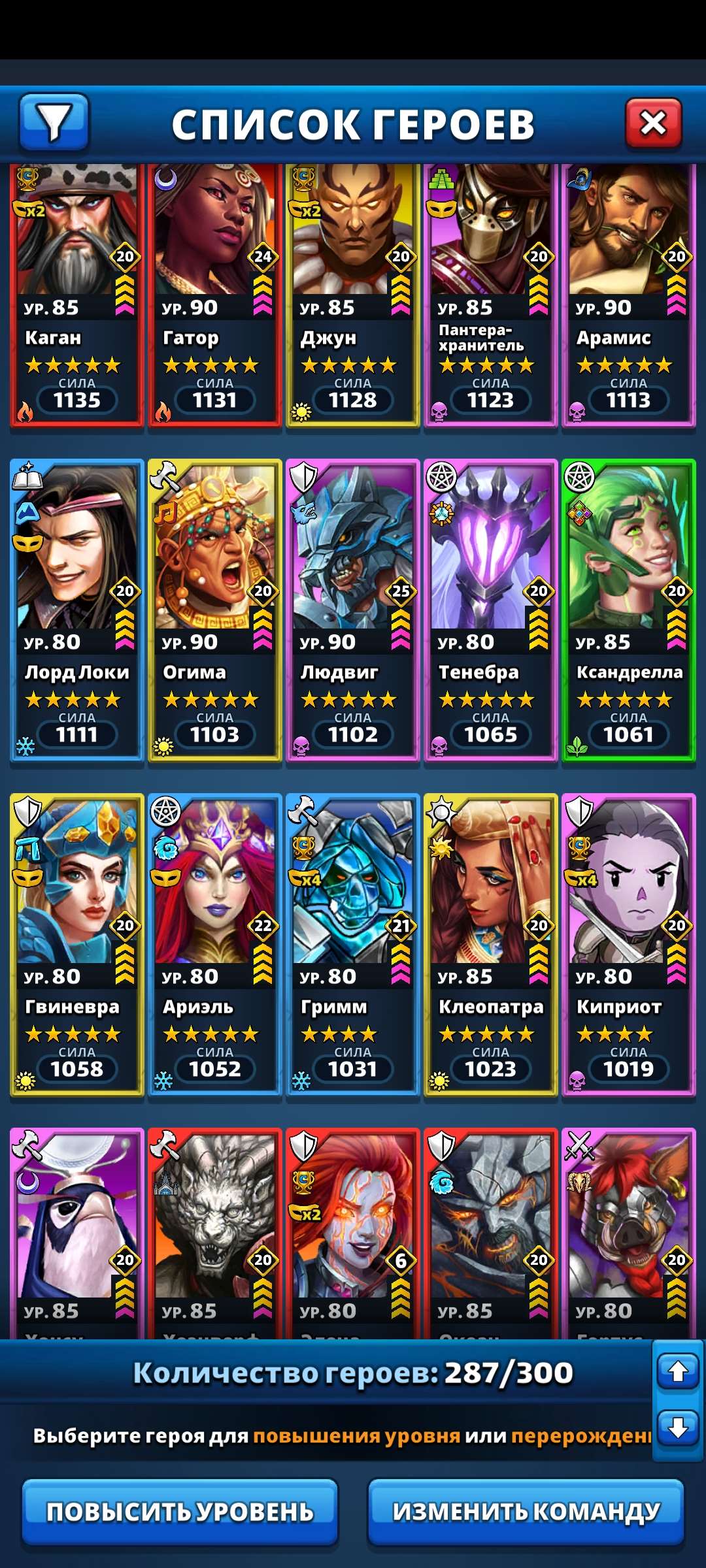Select the Каган hero card
The image size is (706, 1568).
(x=77, y=294)
